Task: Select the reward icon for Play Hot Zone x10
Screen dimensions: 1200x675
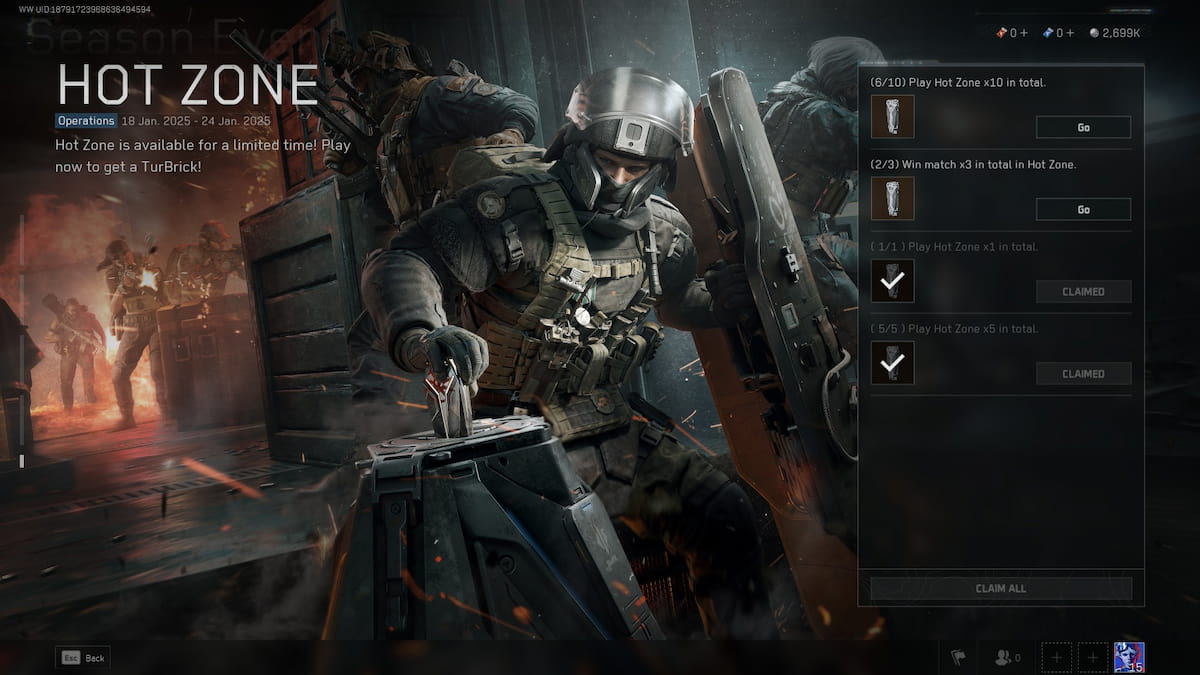Action: click(x=892, y=117)
